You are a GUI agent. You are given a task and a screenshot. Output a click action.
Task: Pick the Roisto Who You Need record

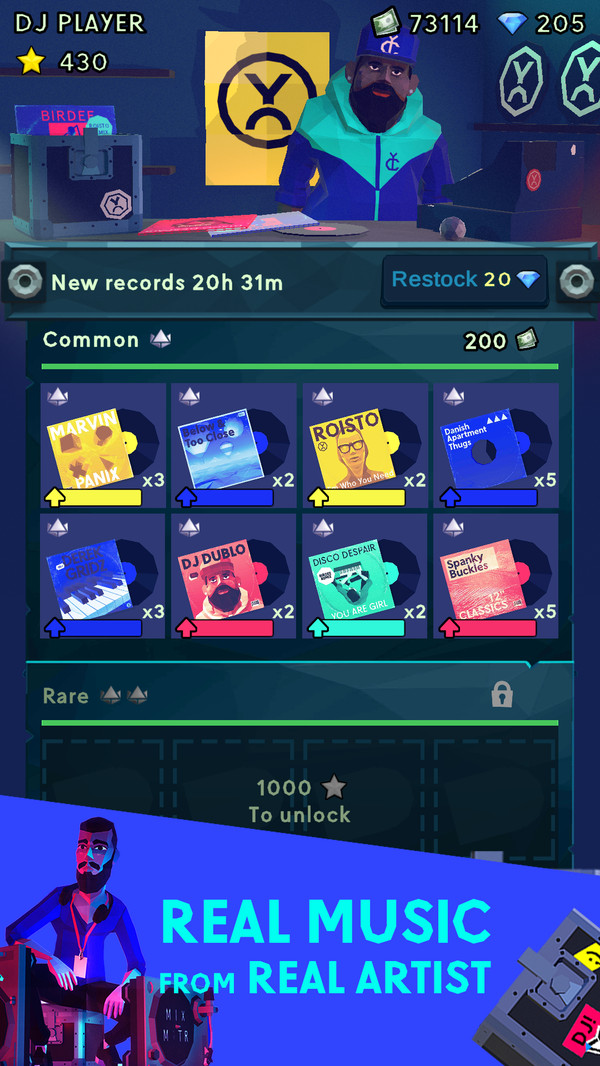[x=365, y=445]
